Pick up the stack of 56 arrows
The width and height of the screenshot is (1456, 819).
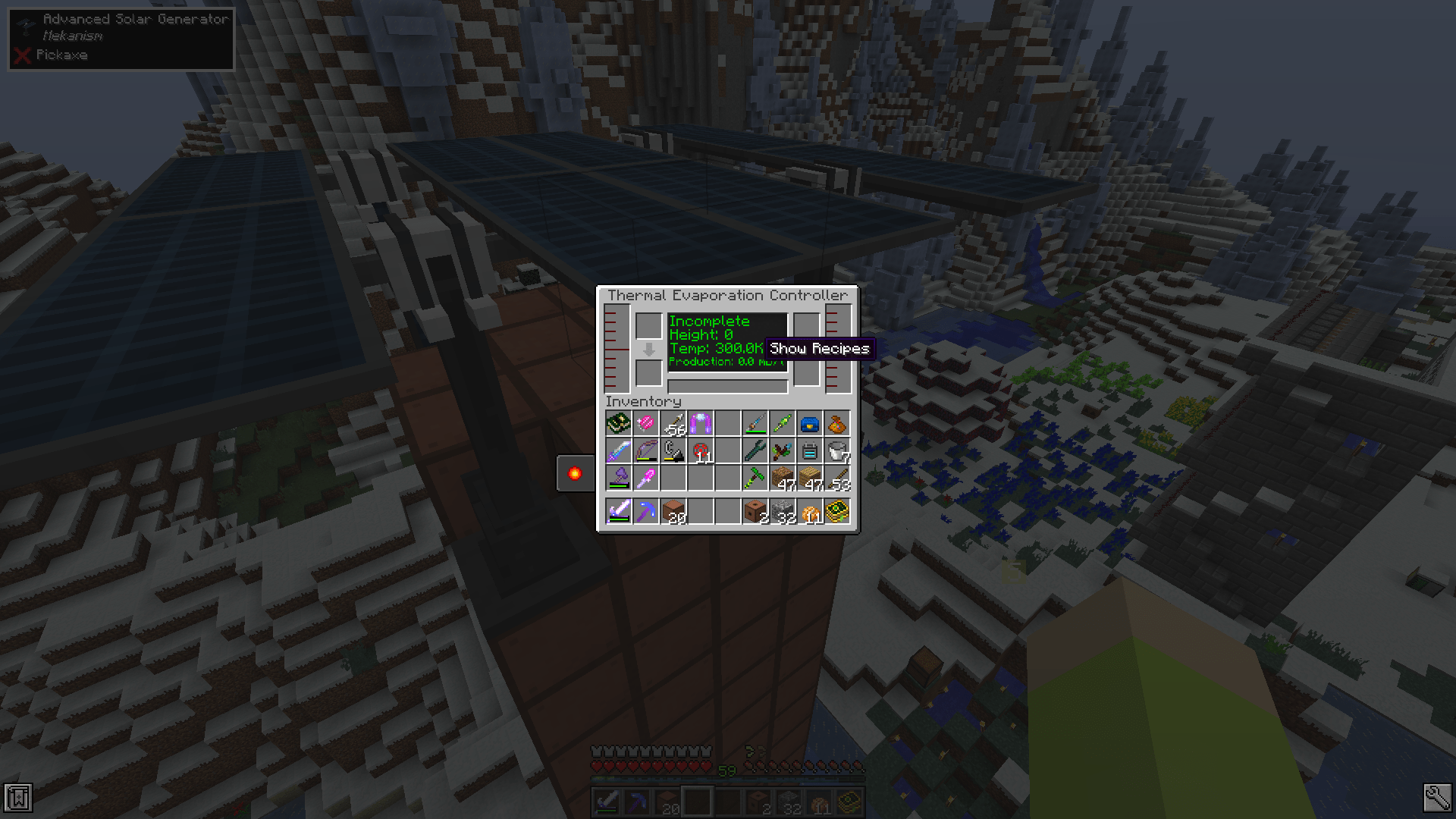point(673,422)
